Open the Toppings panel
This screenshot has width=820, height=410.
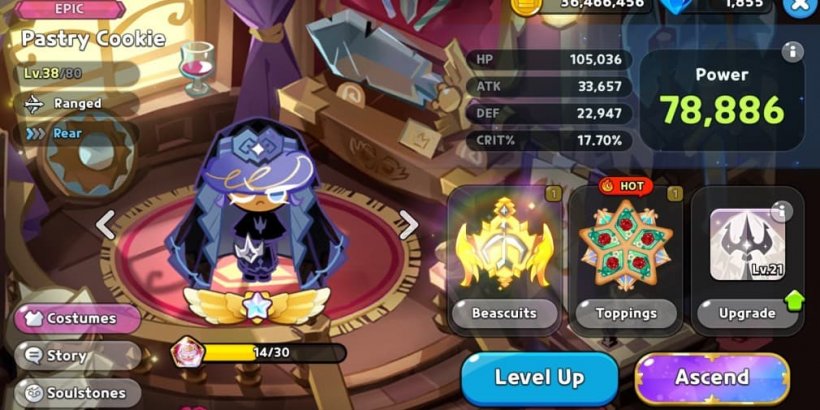(x=626, y=259)
